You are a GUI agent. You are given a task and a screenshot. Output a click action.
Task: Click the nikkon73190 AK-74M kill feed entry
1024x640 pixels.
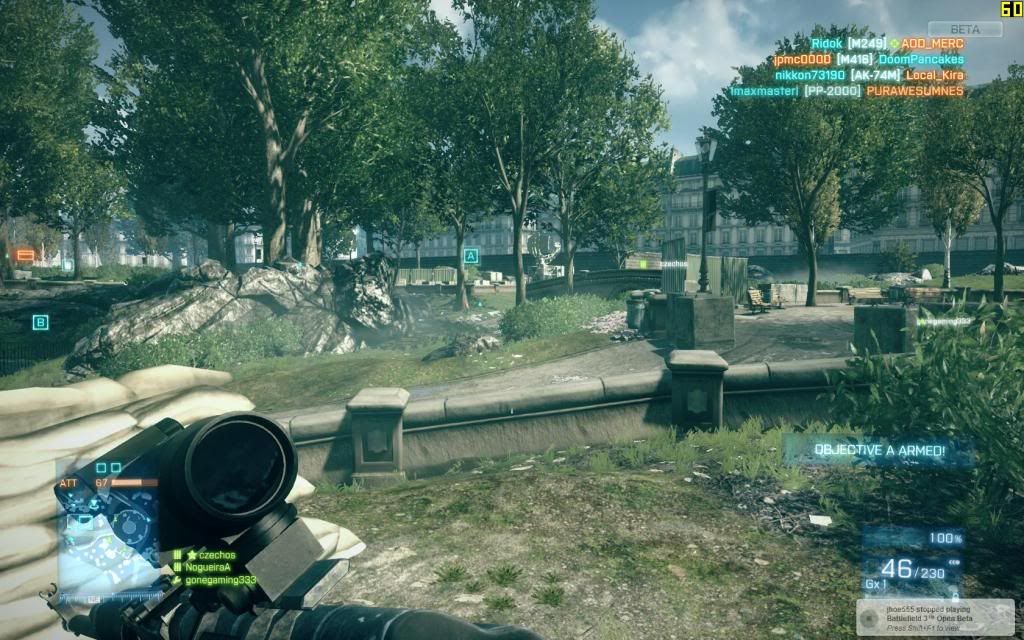coord(868,75)
